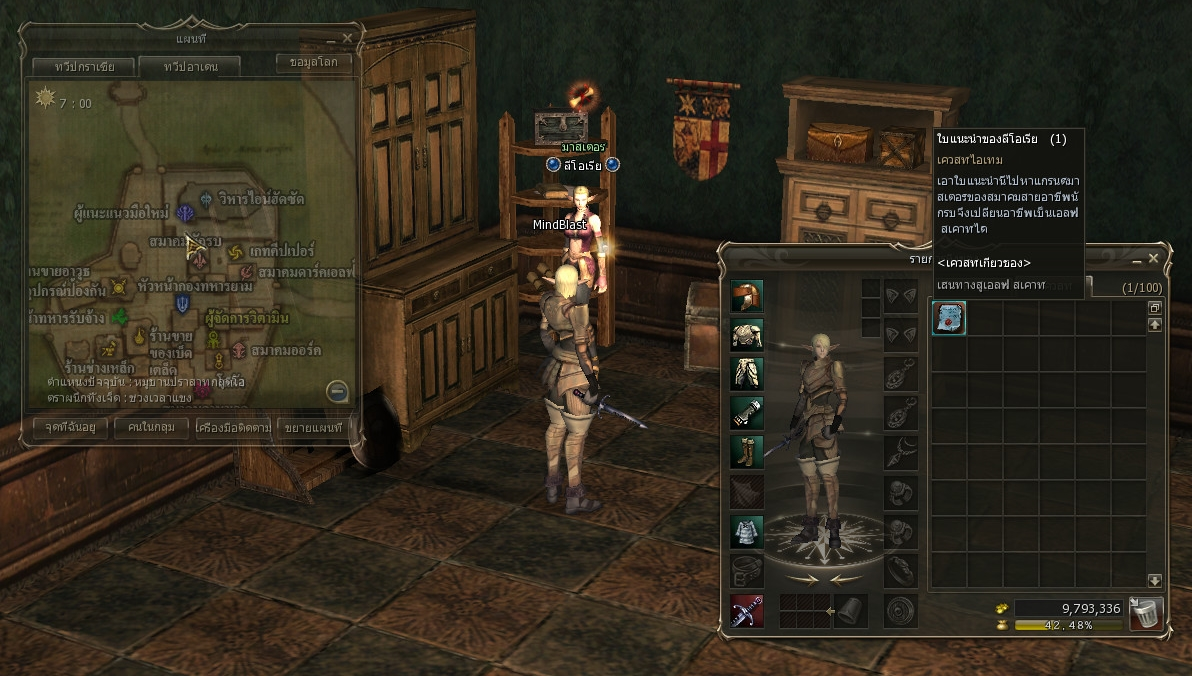
Task: Choose the equipped chest armor slot
Action: (x=747, y=334)
